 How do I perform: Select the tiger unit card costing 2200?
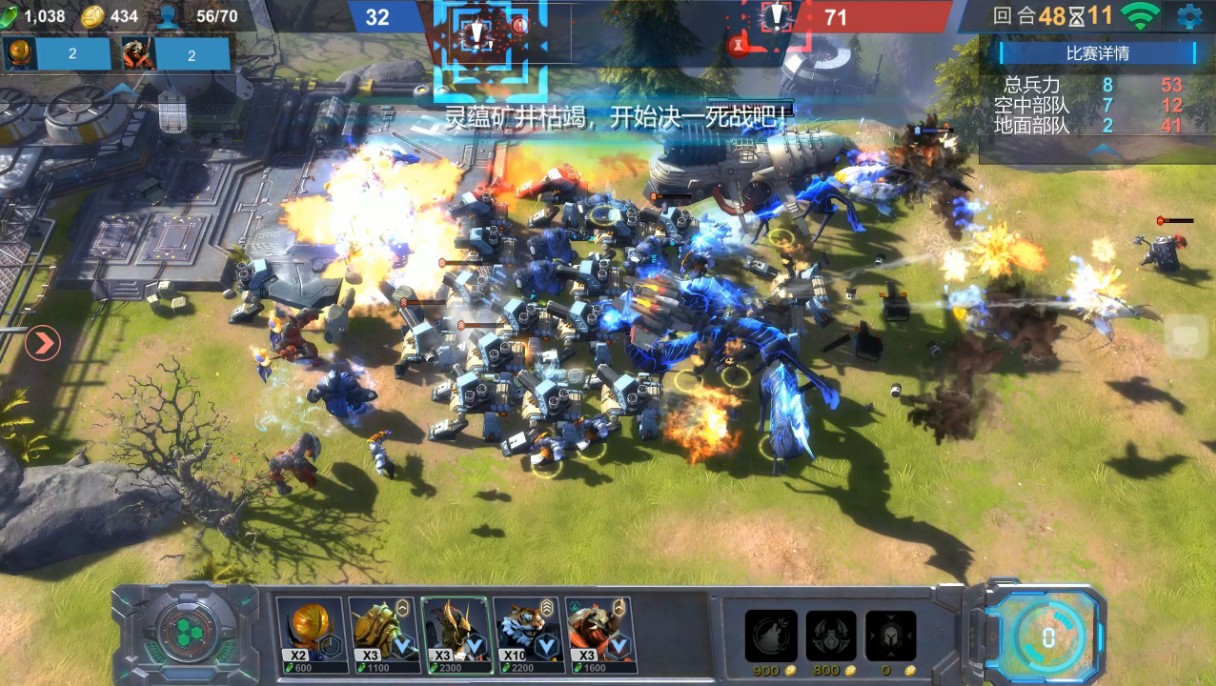pyautogui.click(x=527, y=634)
